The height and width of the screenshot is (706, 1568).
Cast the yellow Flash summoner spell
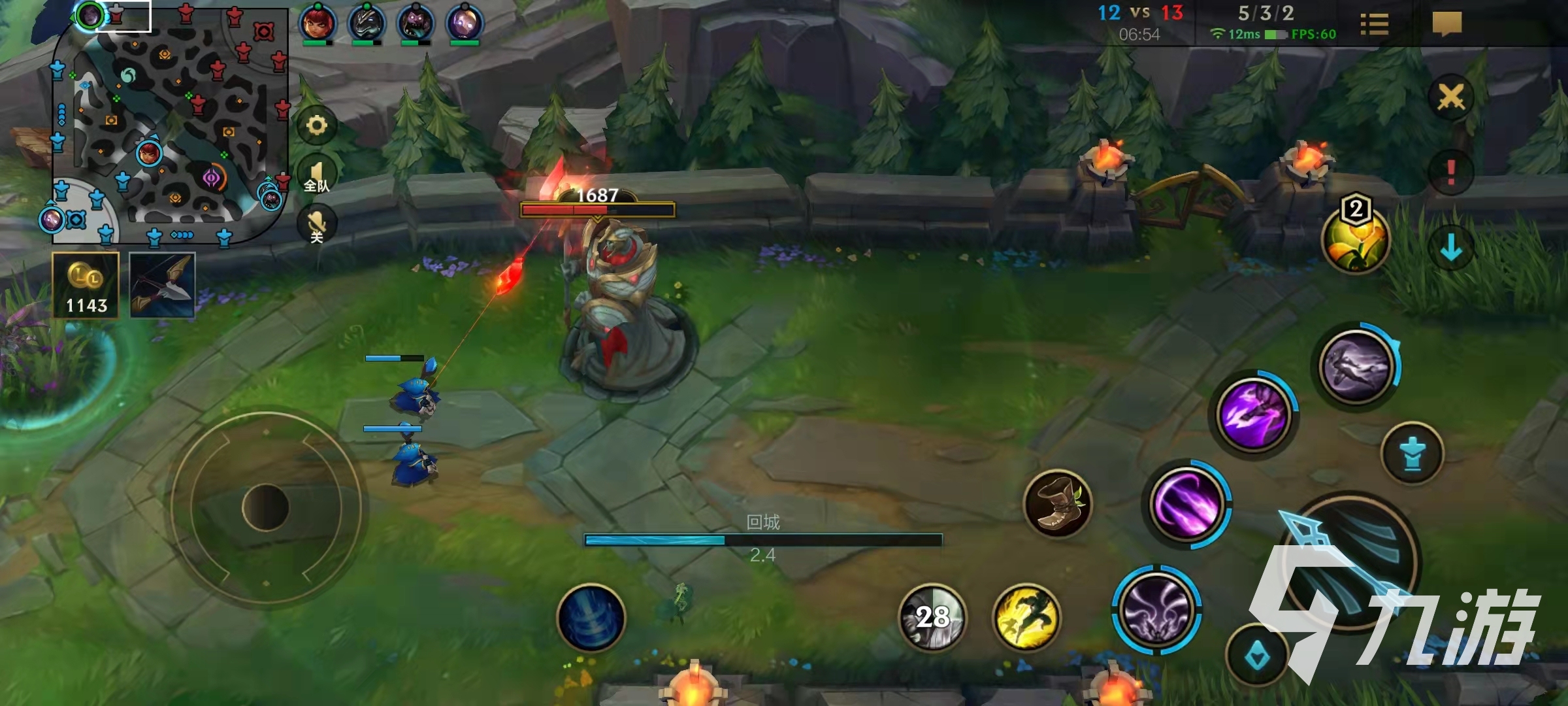coord(1026,618)
